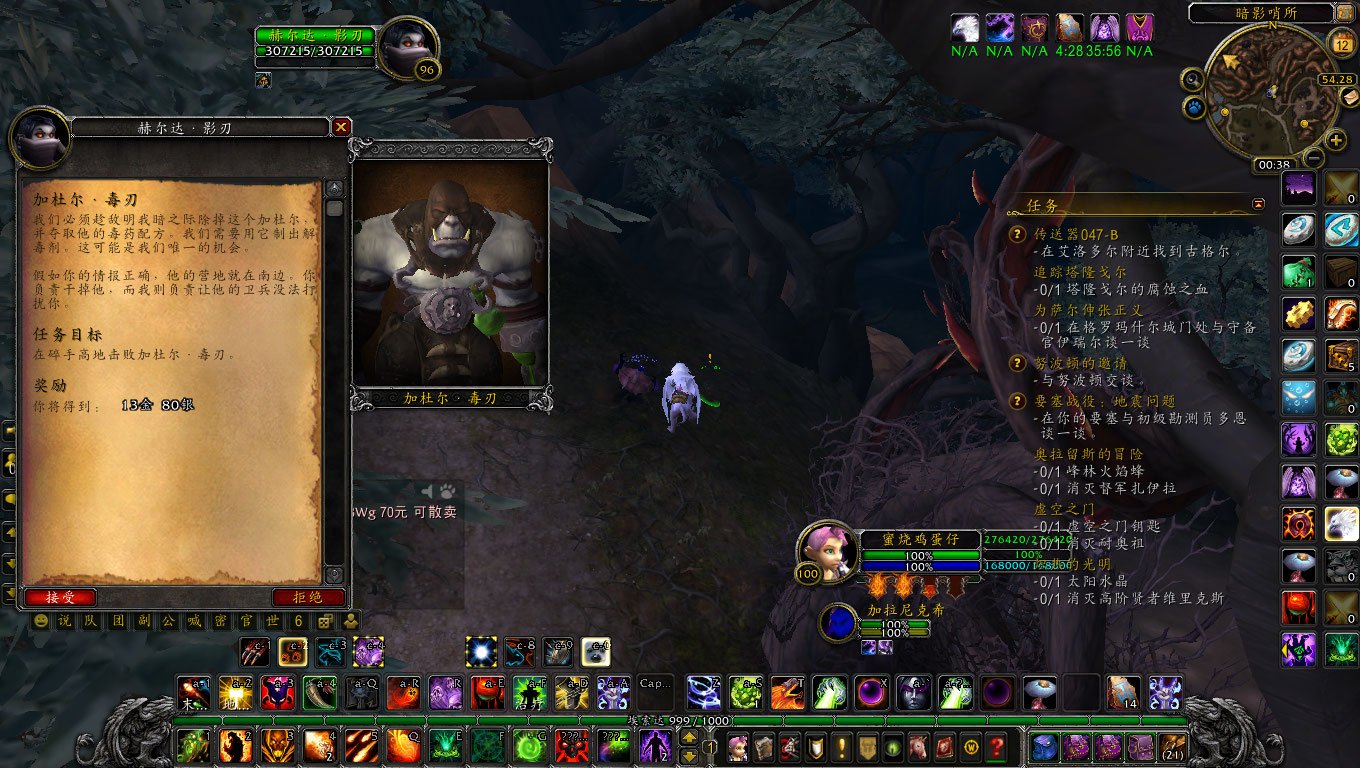The image size is (1360, 768).
Task: Open the calendar showing day 12
Action: point(1342,43)
